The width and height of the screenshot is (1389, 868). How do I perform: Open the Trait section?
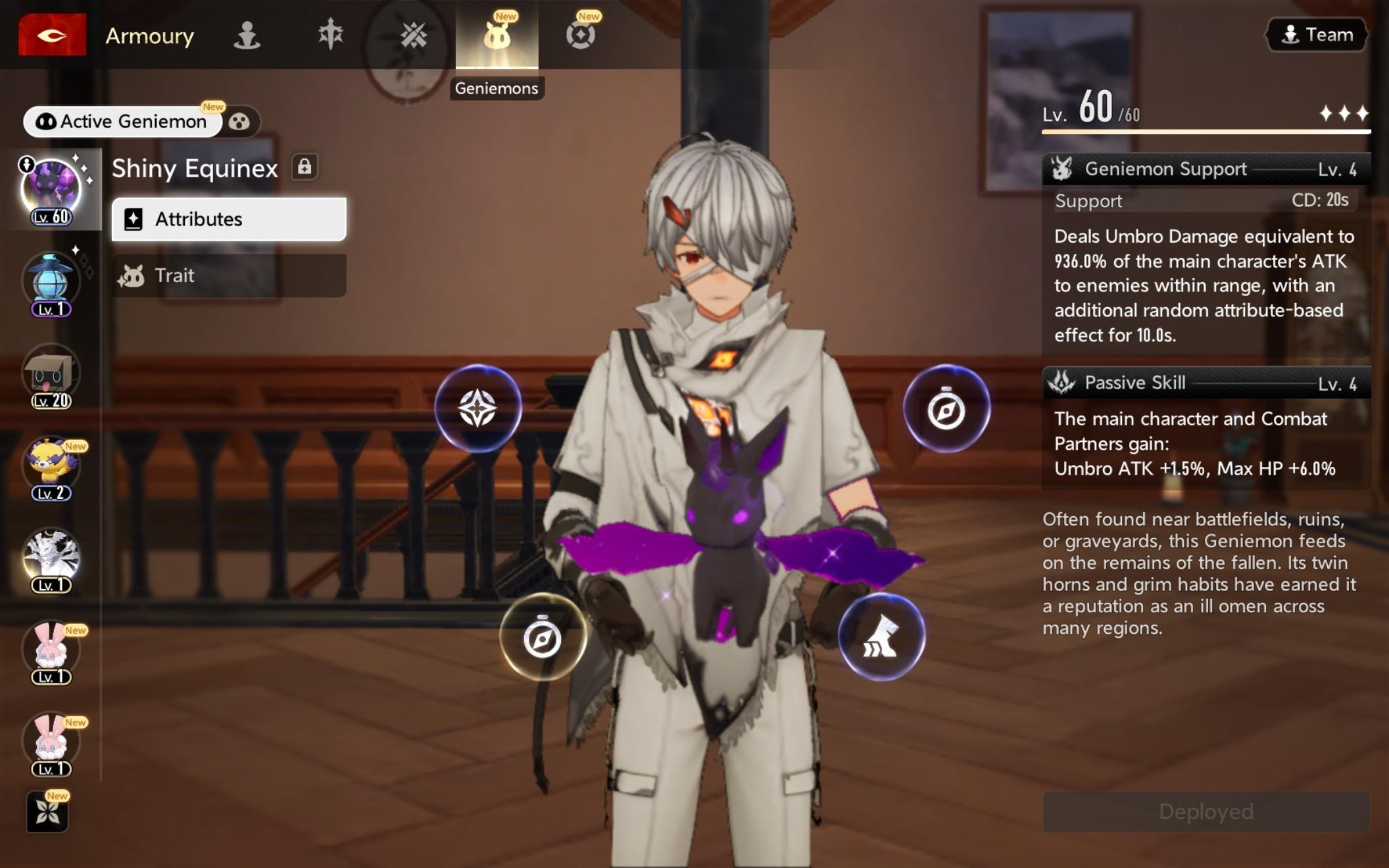(229, 276)
